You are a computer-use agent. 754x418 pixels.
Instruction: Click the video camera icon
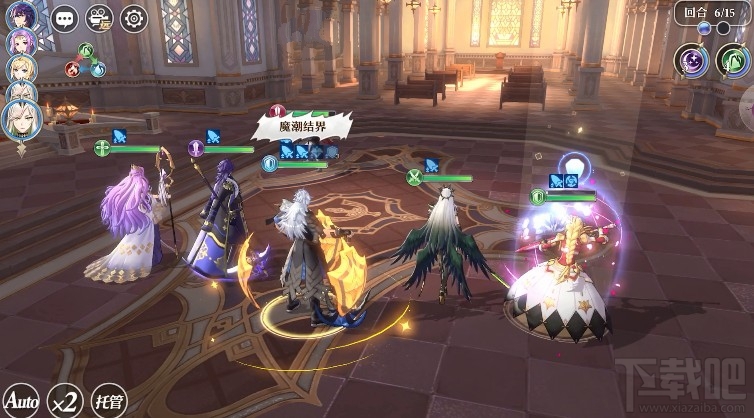[x=98, y=17]
